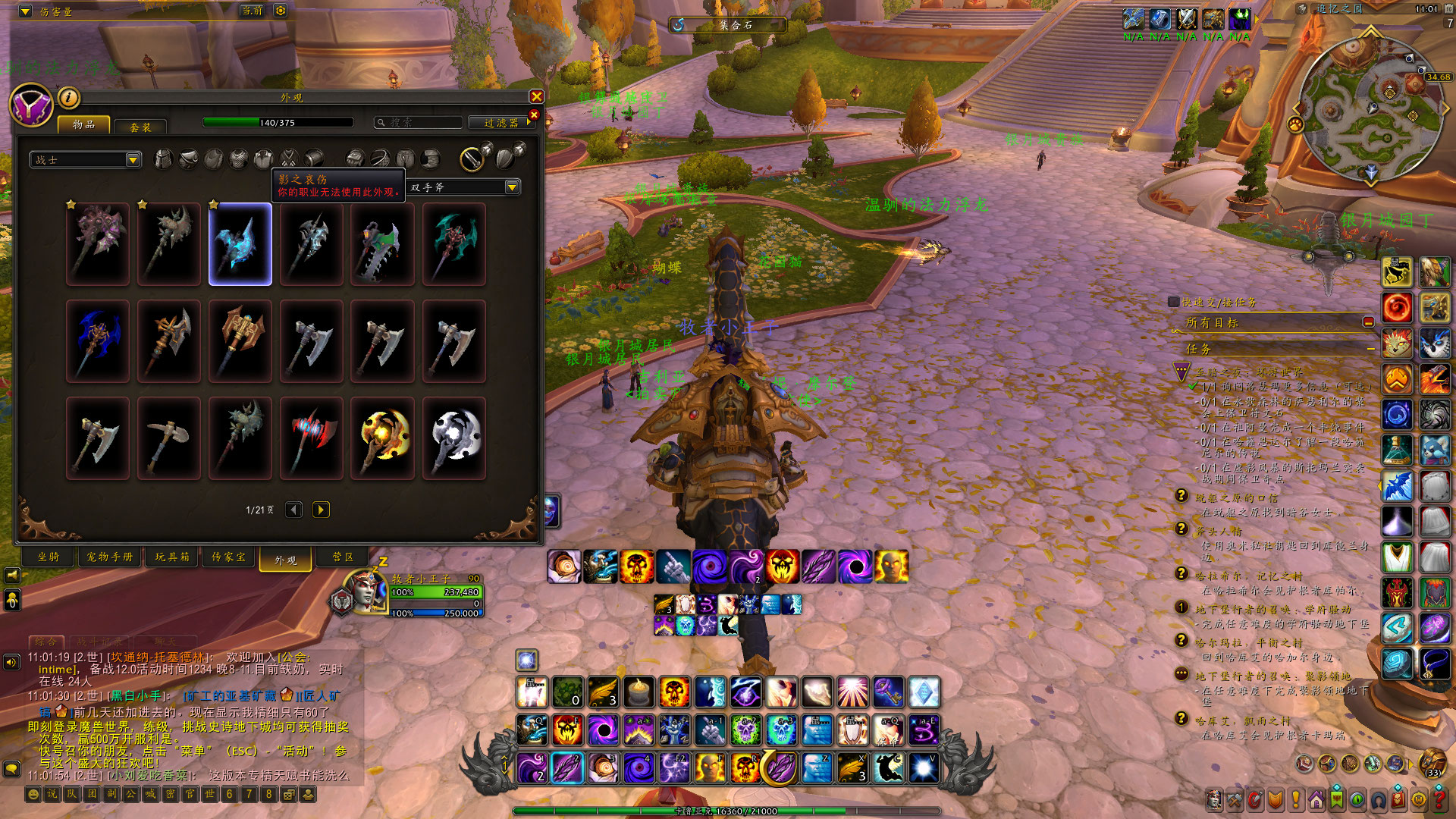Switch to the 传家宝 heirlooms tab
Screen dimensions: 1456x819
[228, 557]
